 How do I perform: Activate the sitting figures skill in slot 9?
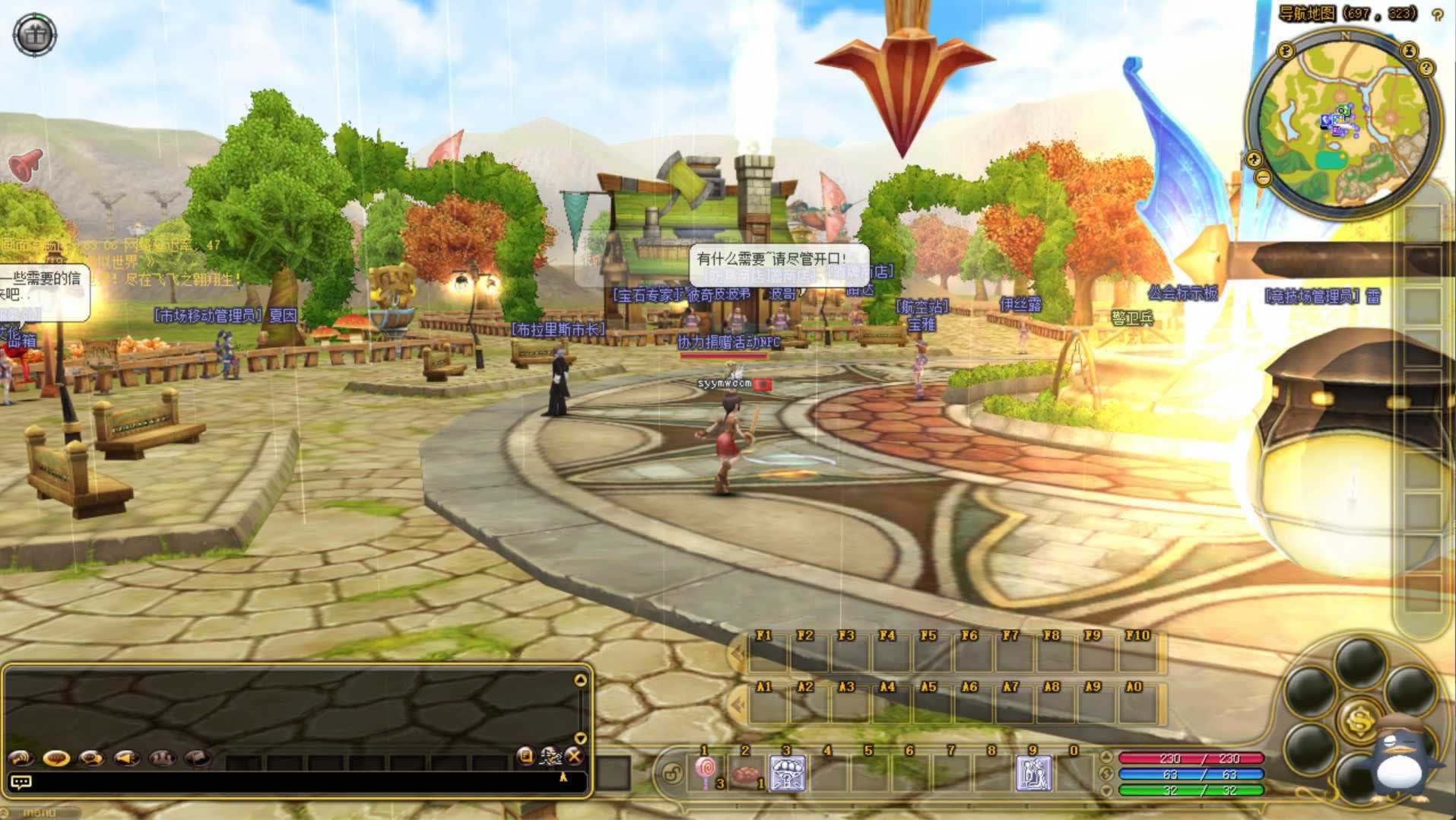1033,774
